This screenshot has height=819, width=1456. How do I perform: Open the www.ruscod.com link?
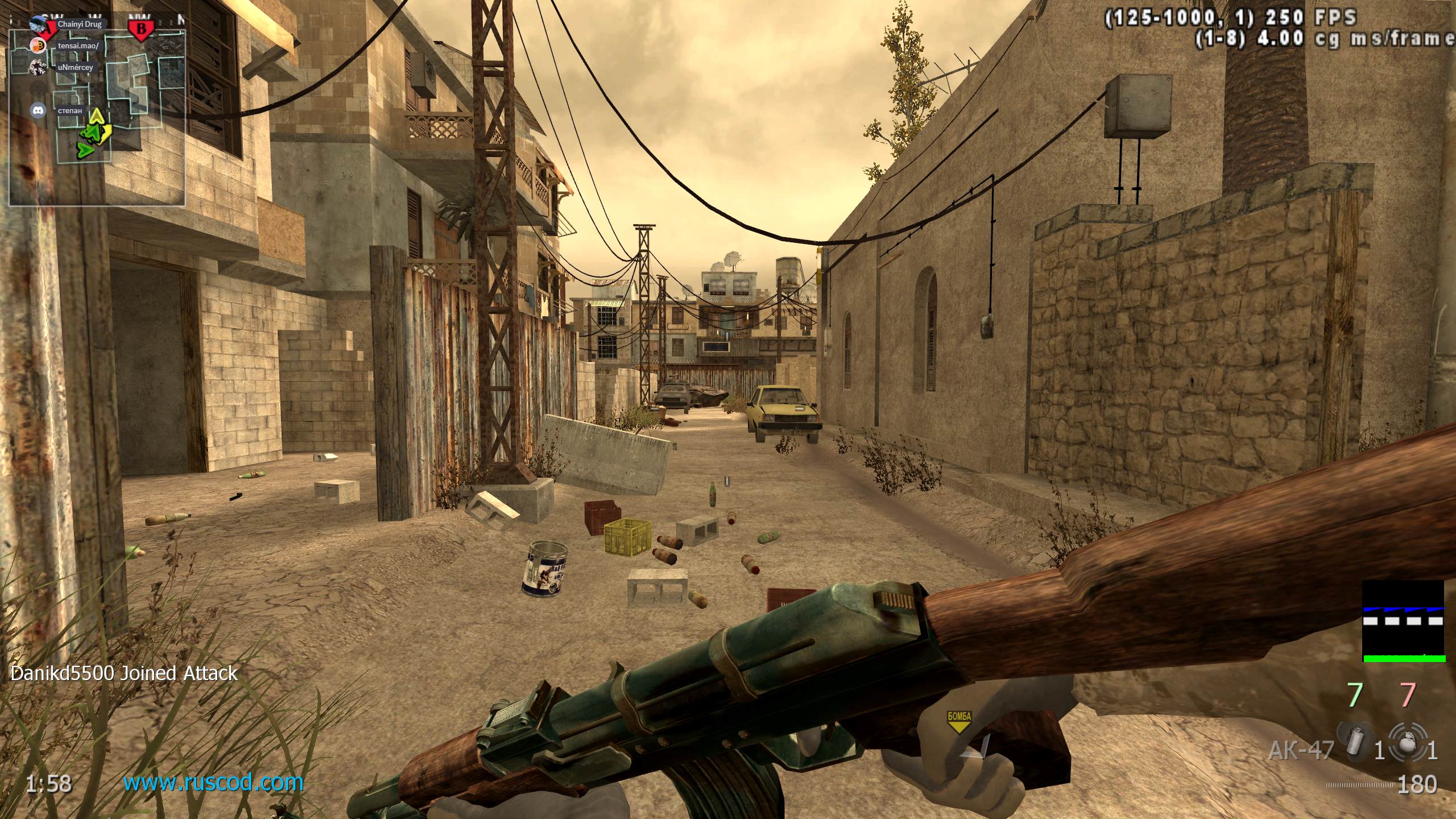coord(213,783)
